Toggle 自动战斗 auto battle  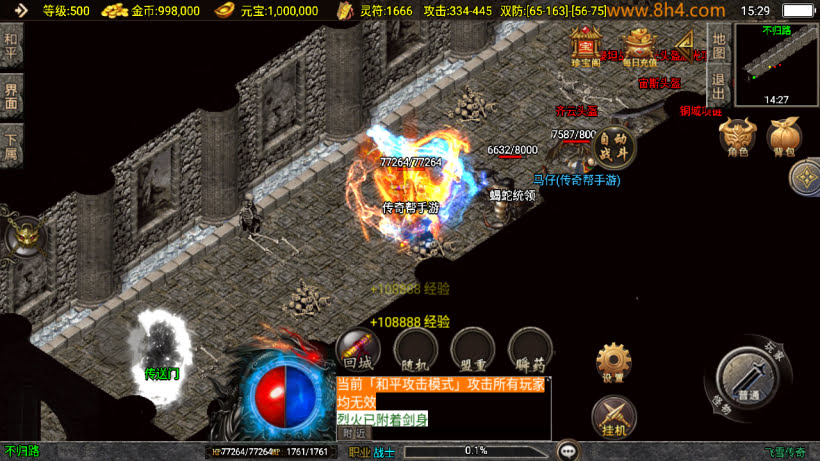613,147
